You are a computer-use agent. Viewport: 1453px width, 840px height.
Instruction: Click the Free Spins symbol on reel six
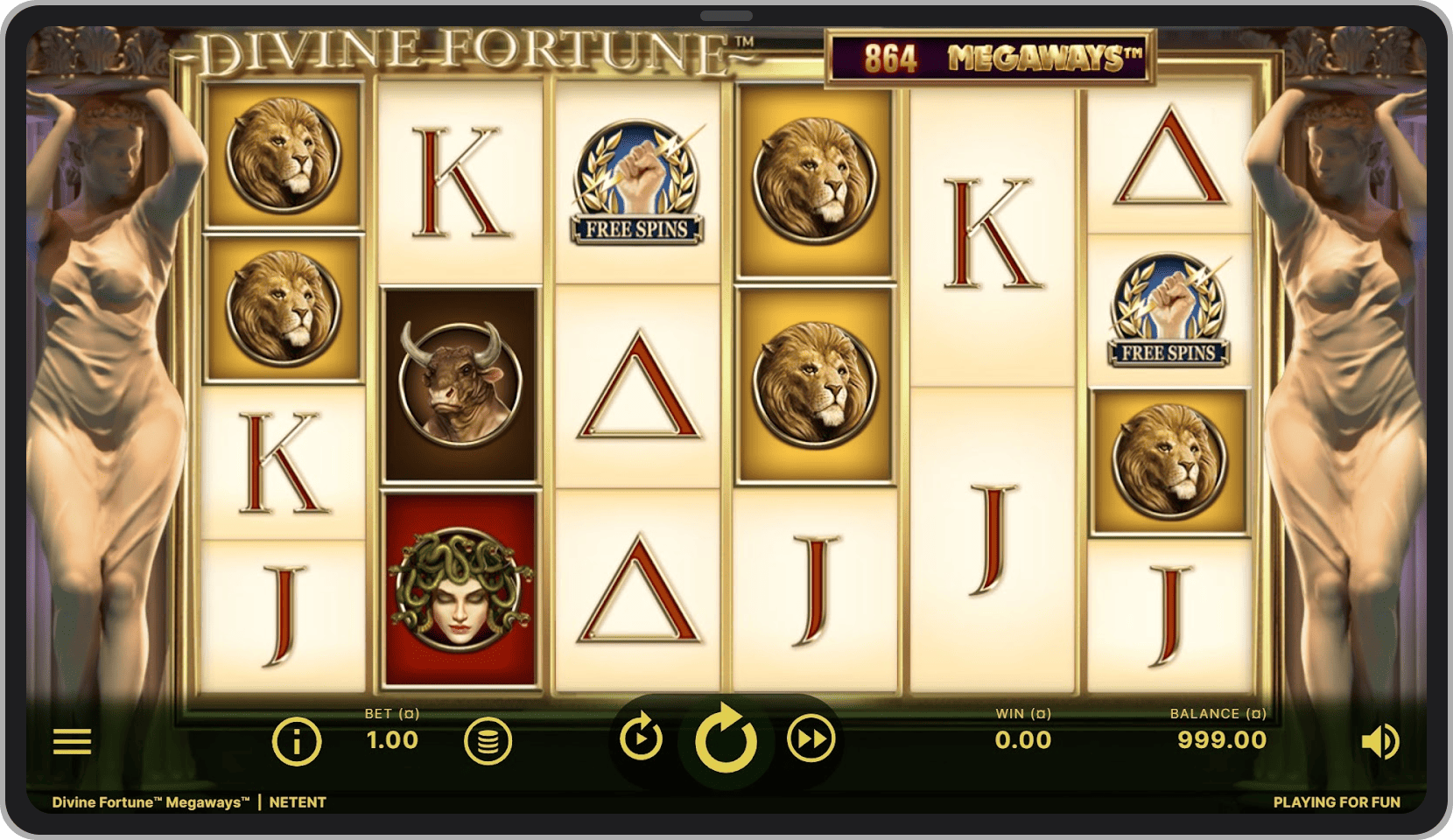click(x=1169, y=311)
